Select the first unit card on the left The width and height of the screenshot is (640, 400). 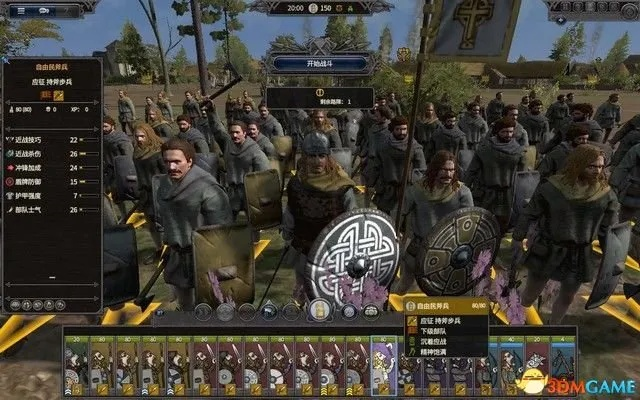(77, 361)
